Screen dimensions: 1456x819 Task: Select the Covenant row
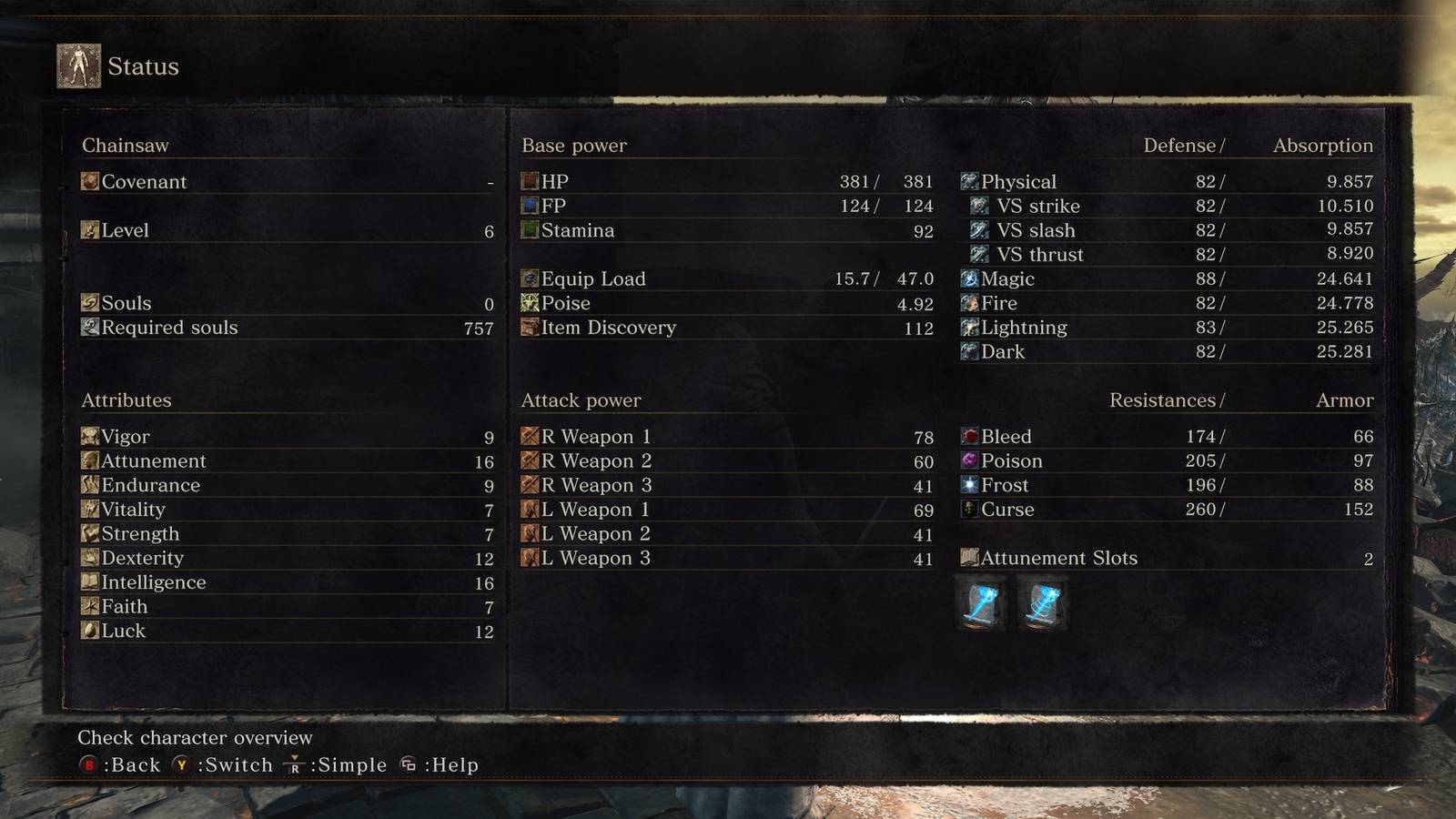point(287,182)
